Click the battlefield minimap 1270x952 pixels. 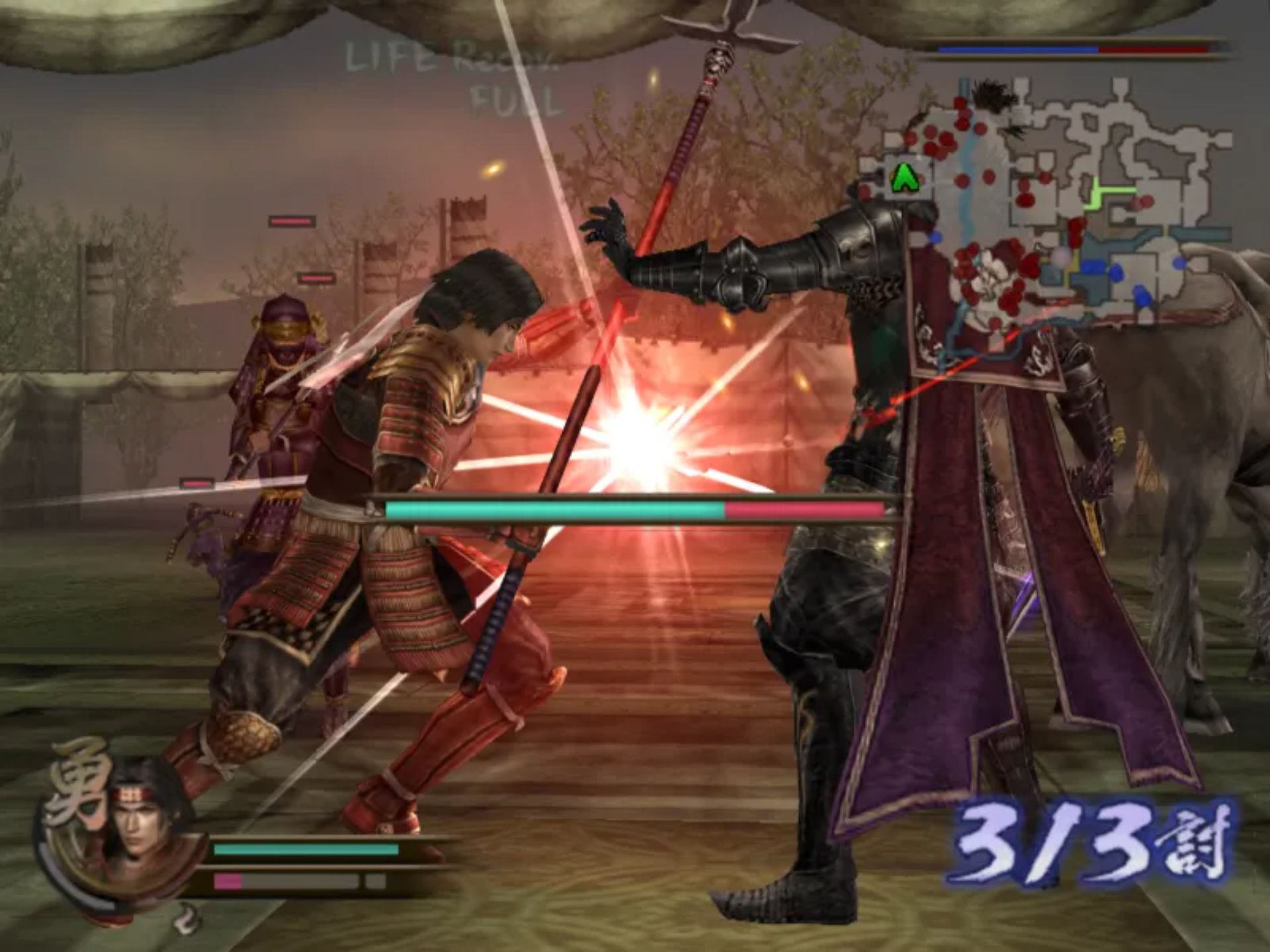[1057, 205]
